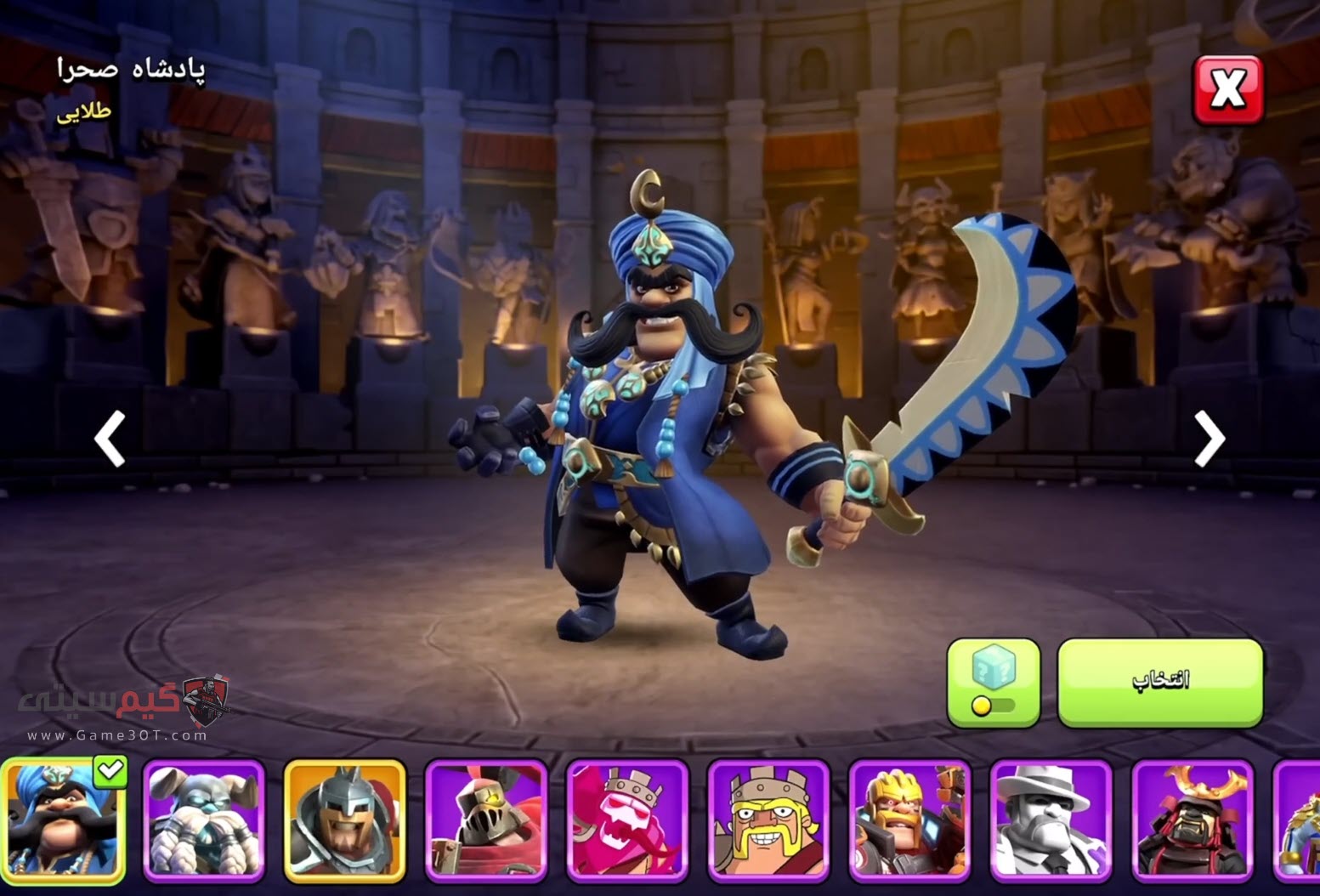Show the next skin with the right arrow
The image size is (1320, 896).
1208,439
